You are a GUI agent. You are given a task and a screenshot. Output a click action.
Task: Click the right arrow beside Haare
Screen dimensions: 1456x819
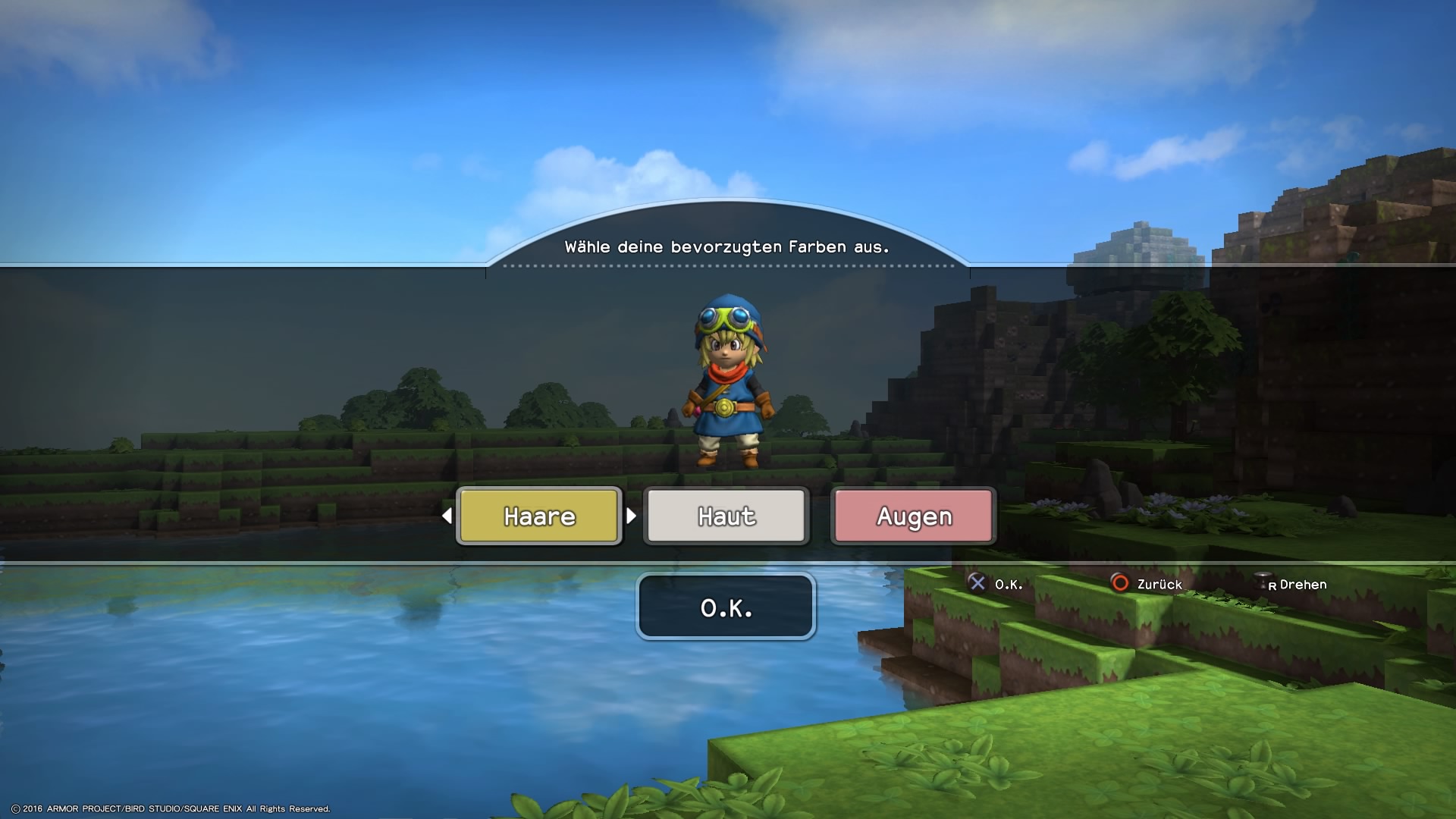pyautogui.click(x=631, y=516)
